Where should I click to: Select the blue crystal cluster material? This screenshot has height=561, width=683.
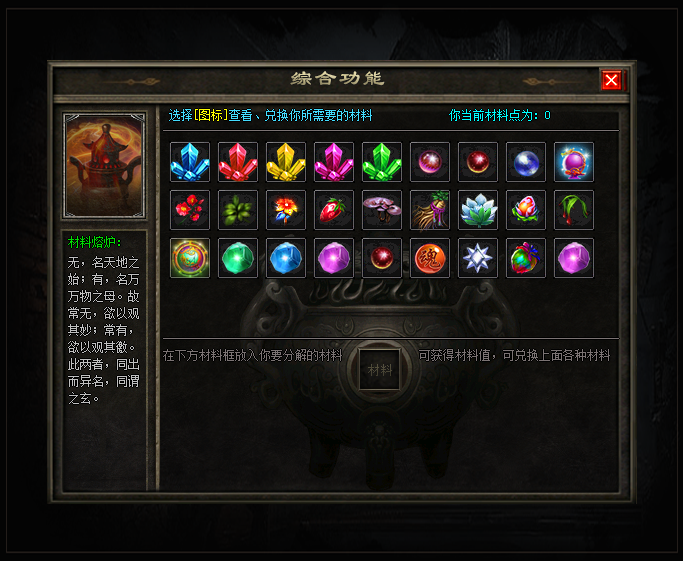tap(189, 162)
